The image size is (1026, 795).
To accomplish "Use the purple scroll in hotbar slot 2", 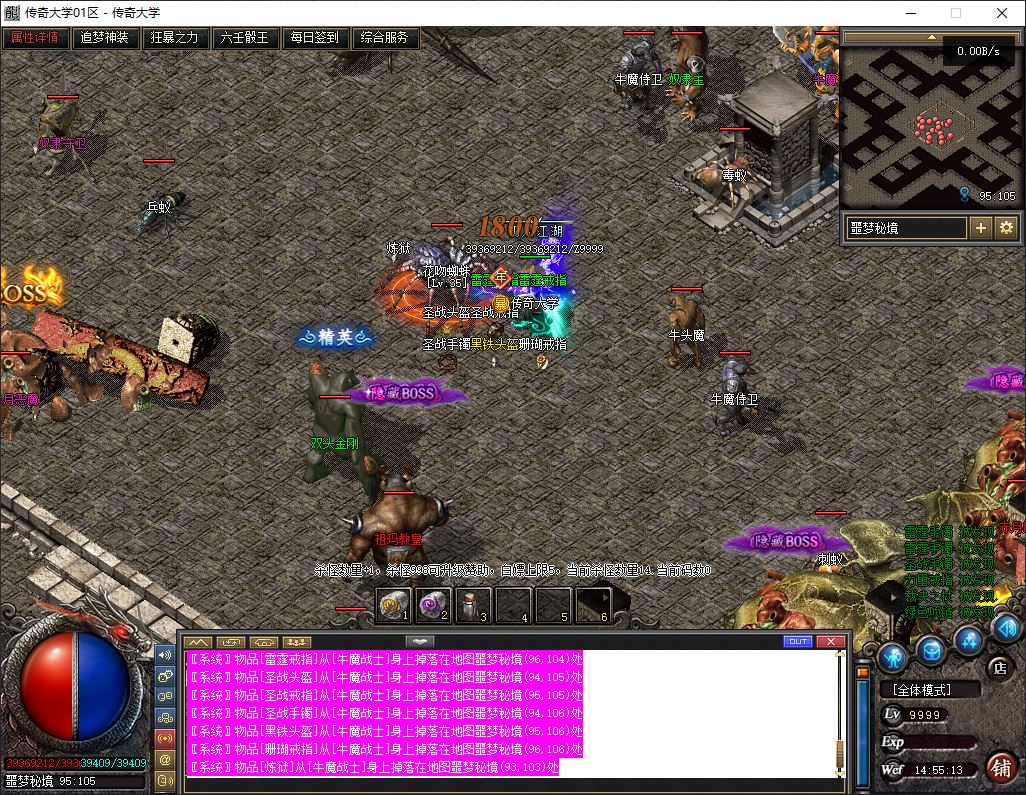I will point(433,604).
